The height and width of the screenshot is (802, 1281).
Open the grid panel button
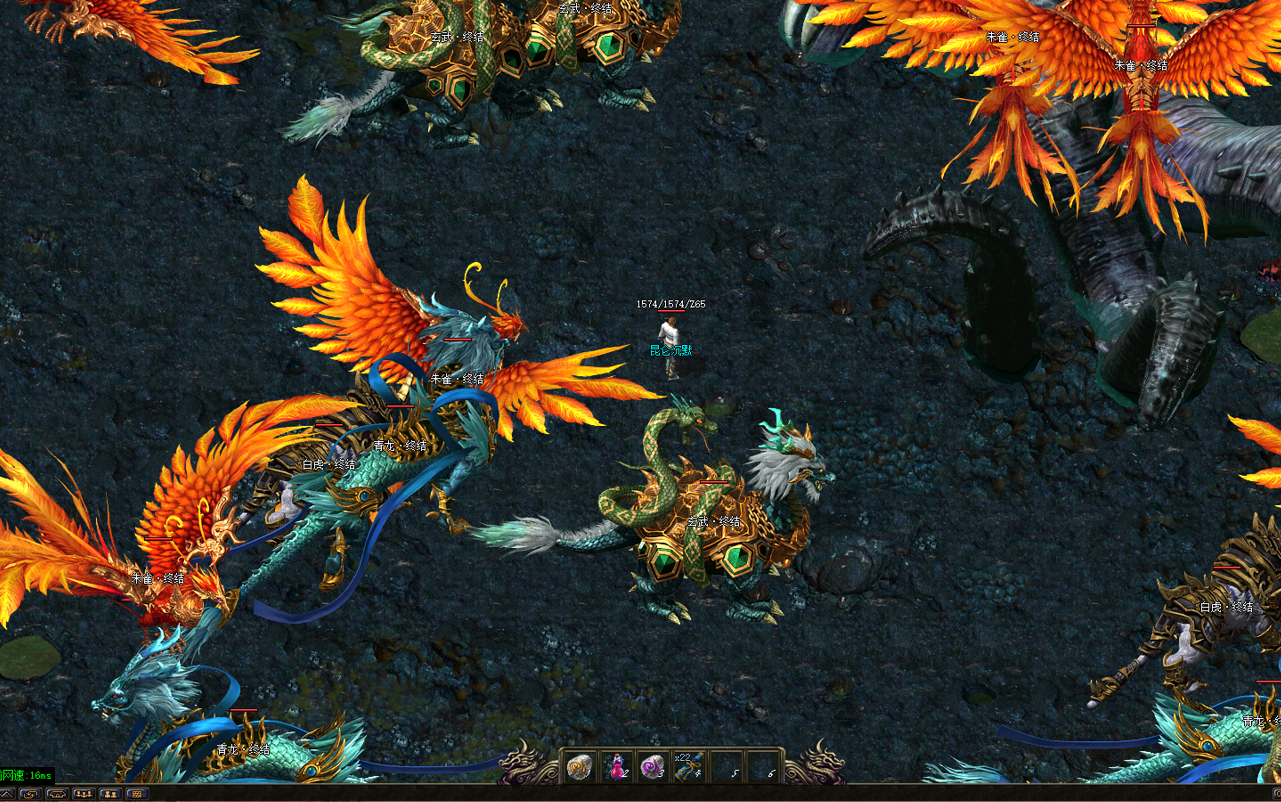pyautogui.click(x=137, y=794)
